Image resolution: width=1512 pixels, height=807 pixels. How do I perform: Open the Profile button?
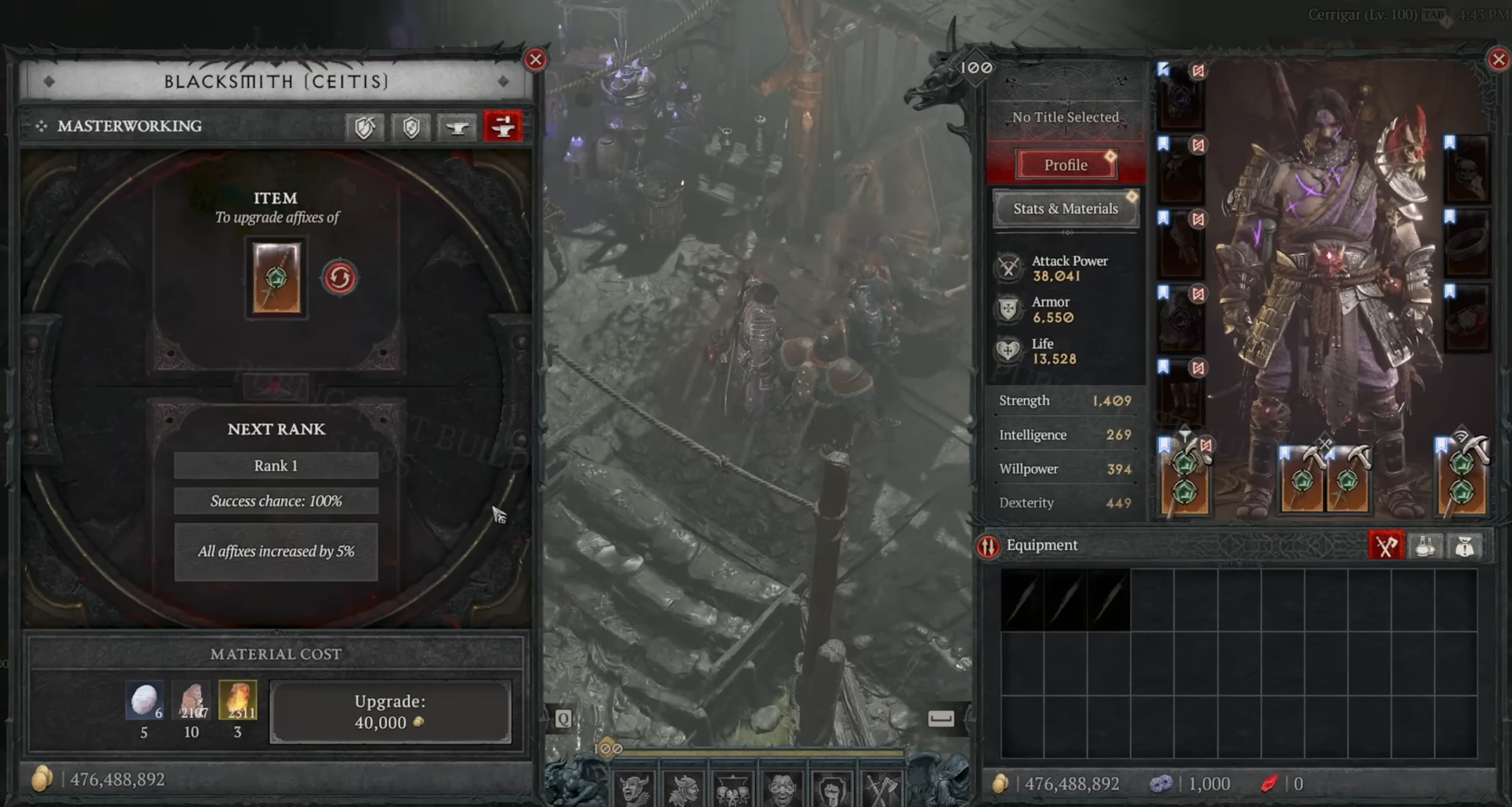coord(1065,165)
